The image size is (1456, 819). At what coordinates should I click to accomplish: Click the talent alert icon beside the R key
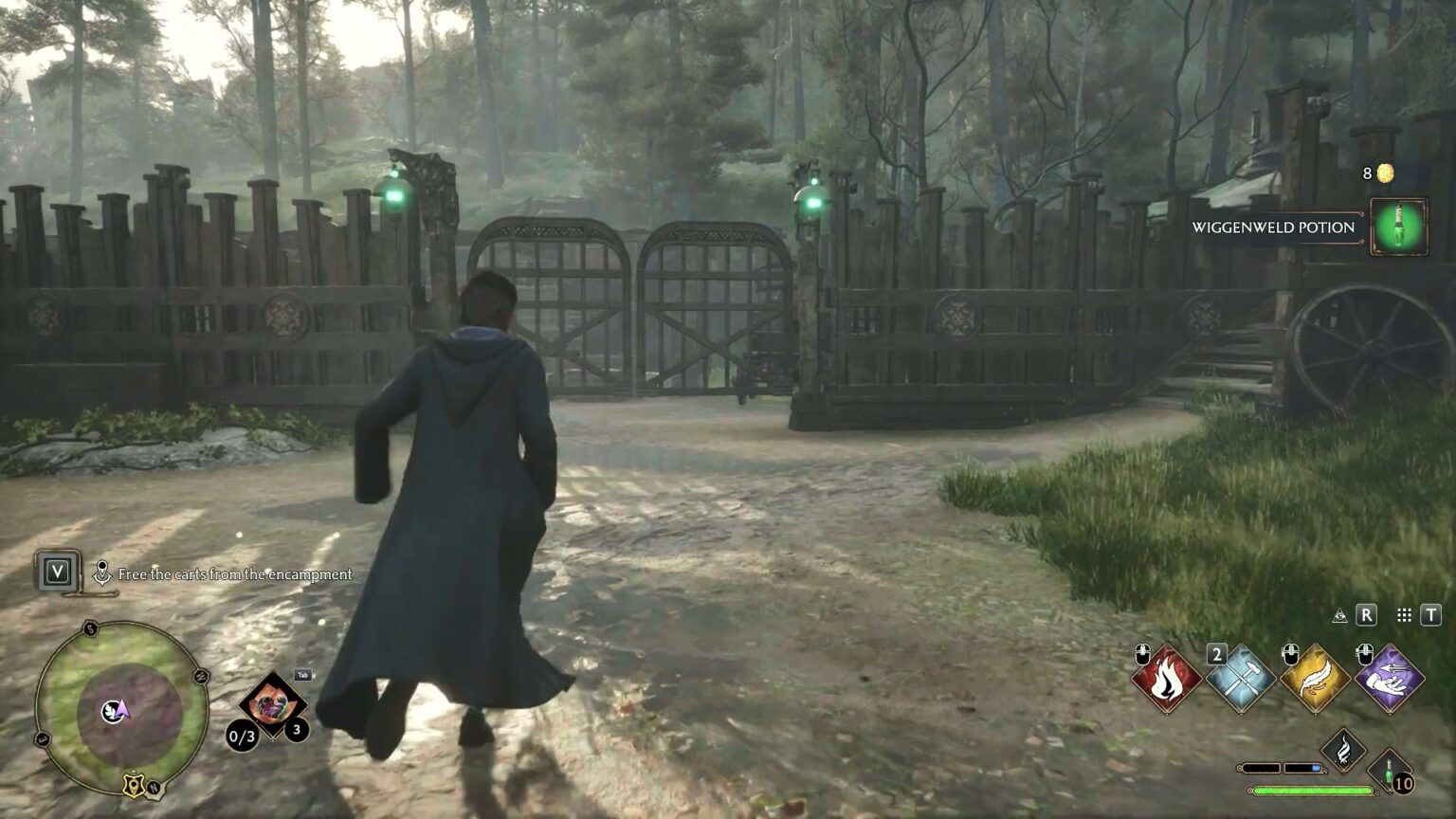coord(1341,616)
